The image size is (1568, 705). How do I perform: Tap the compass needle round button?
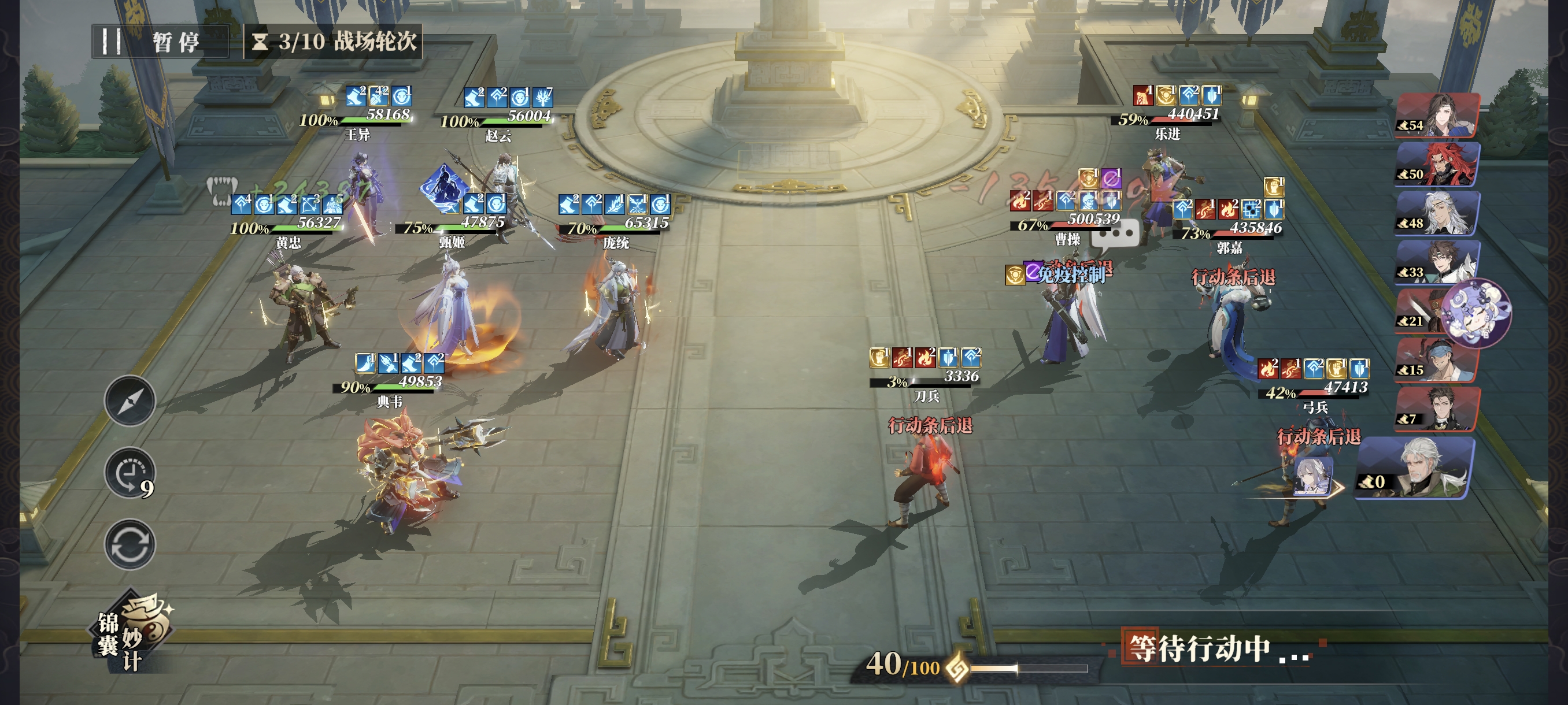click(x=130, y=401)
